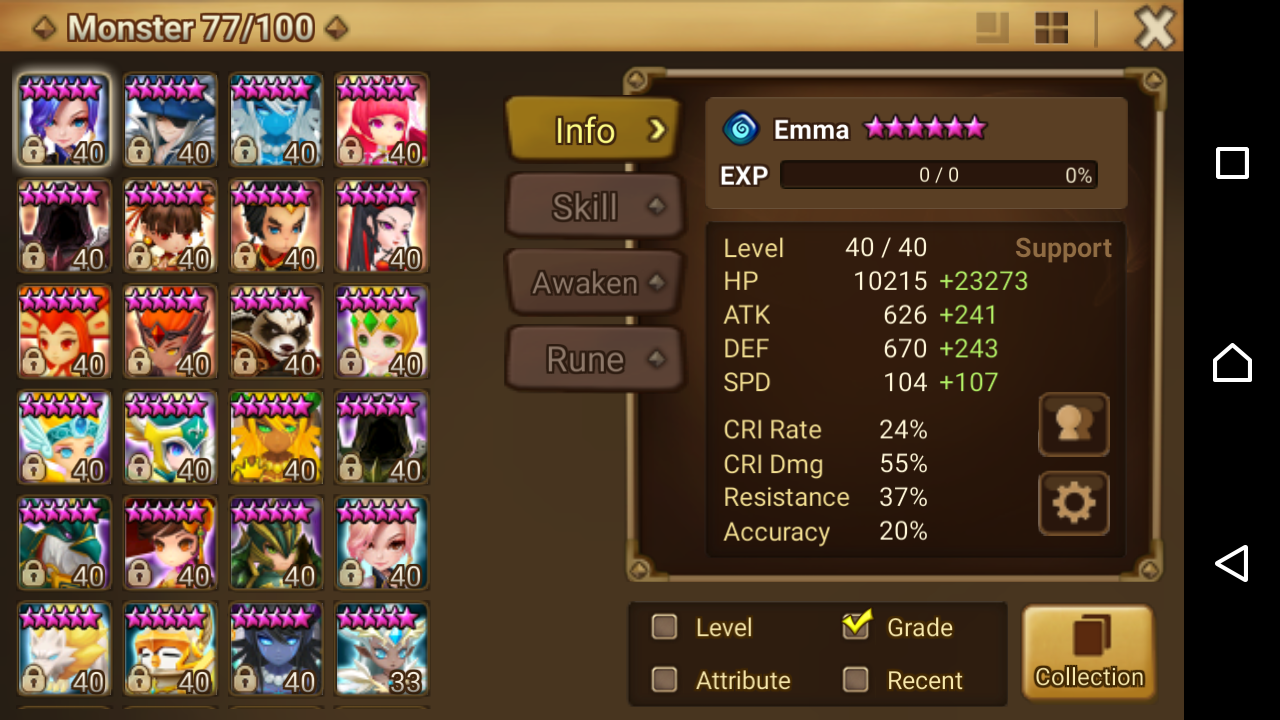Switch to the four-square grid view
This screenshot has width=1280, height=720.
coord(1052,28)
